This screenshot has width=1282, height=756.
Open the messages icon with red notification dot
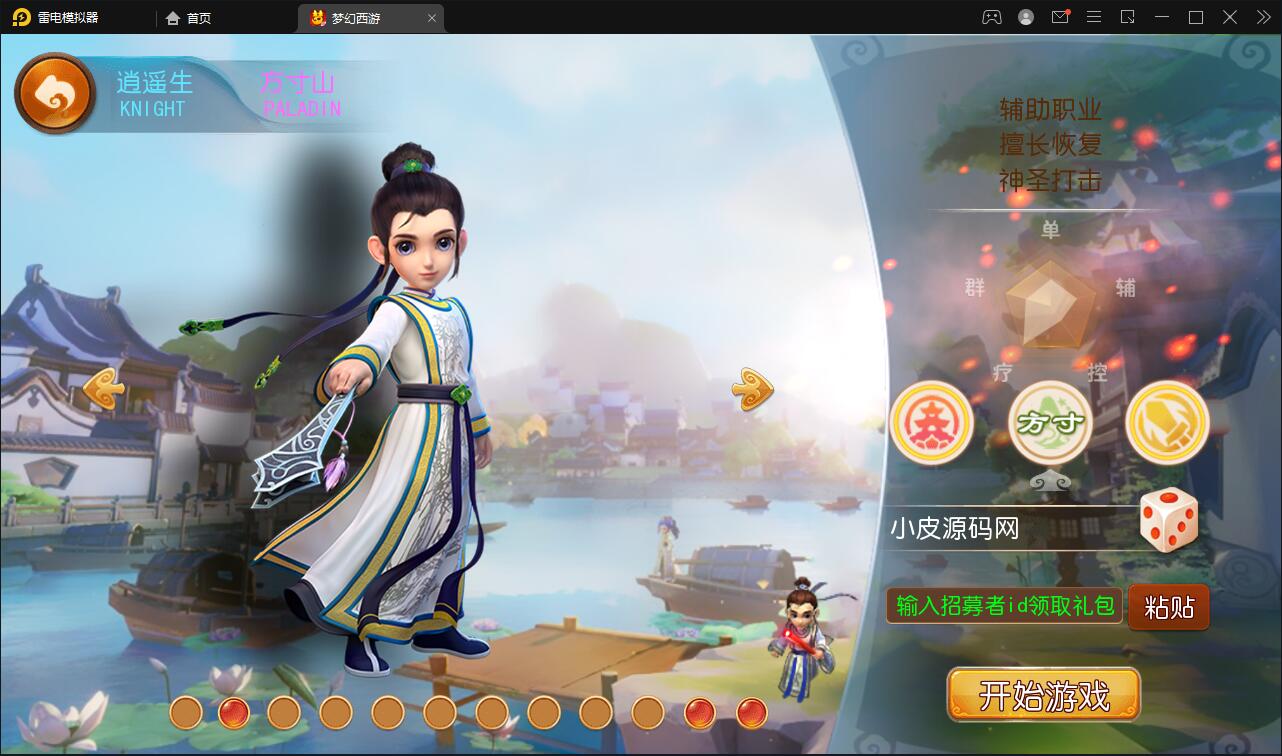coord(1060,17)
